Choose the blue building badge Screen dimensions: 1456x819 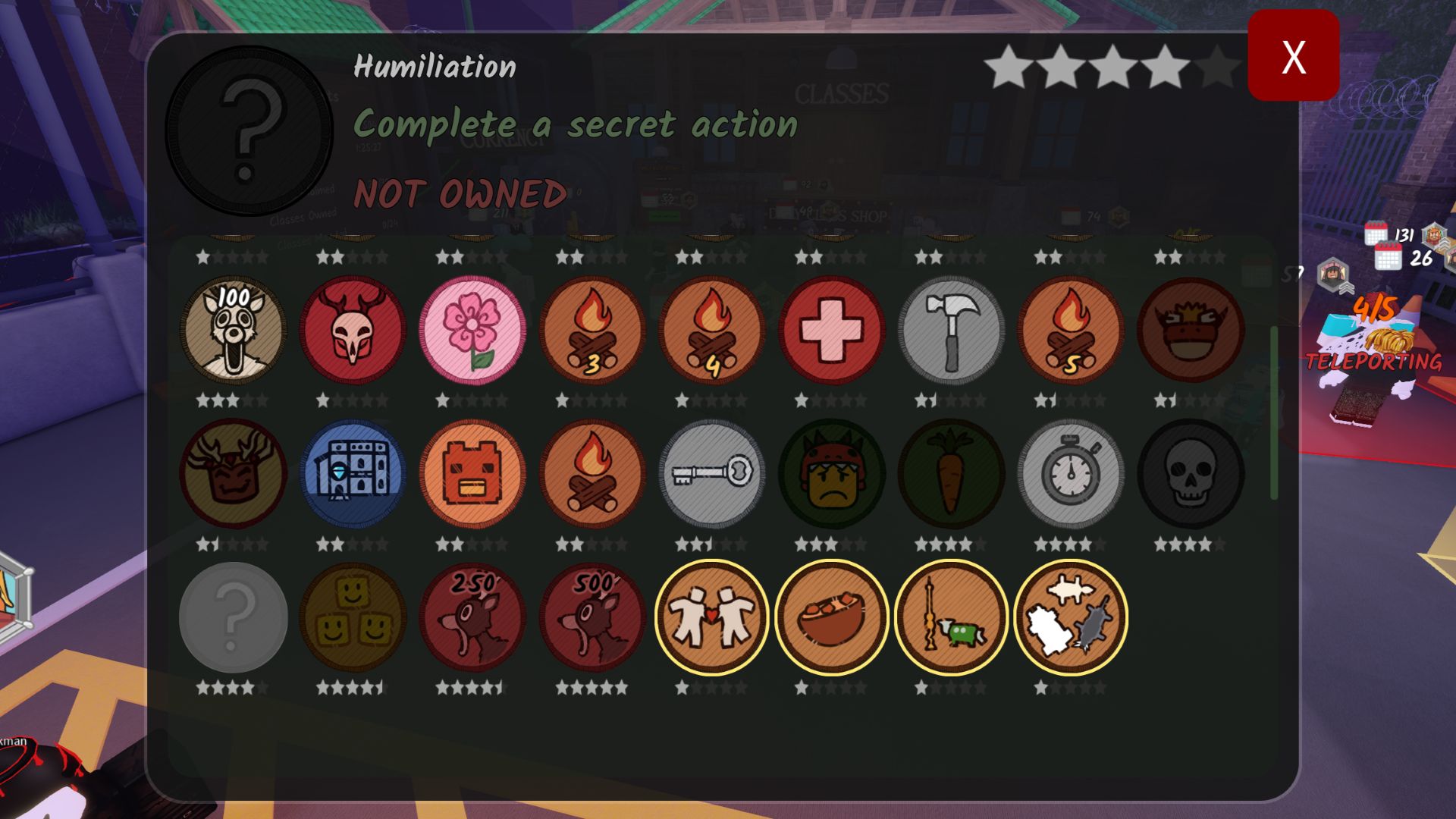click(353, 473)
